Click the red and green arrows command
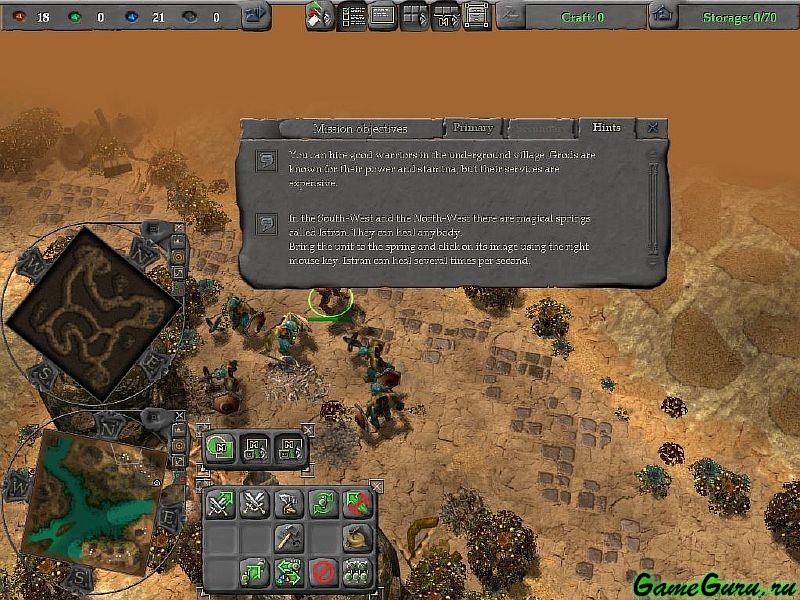This screenshot has width=800, height=600. coord(357,504)
